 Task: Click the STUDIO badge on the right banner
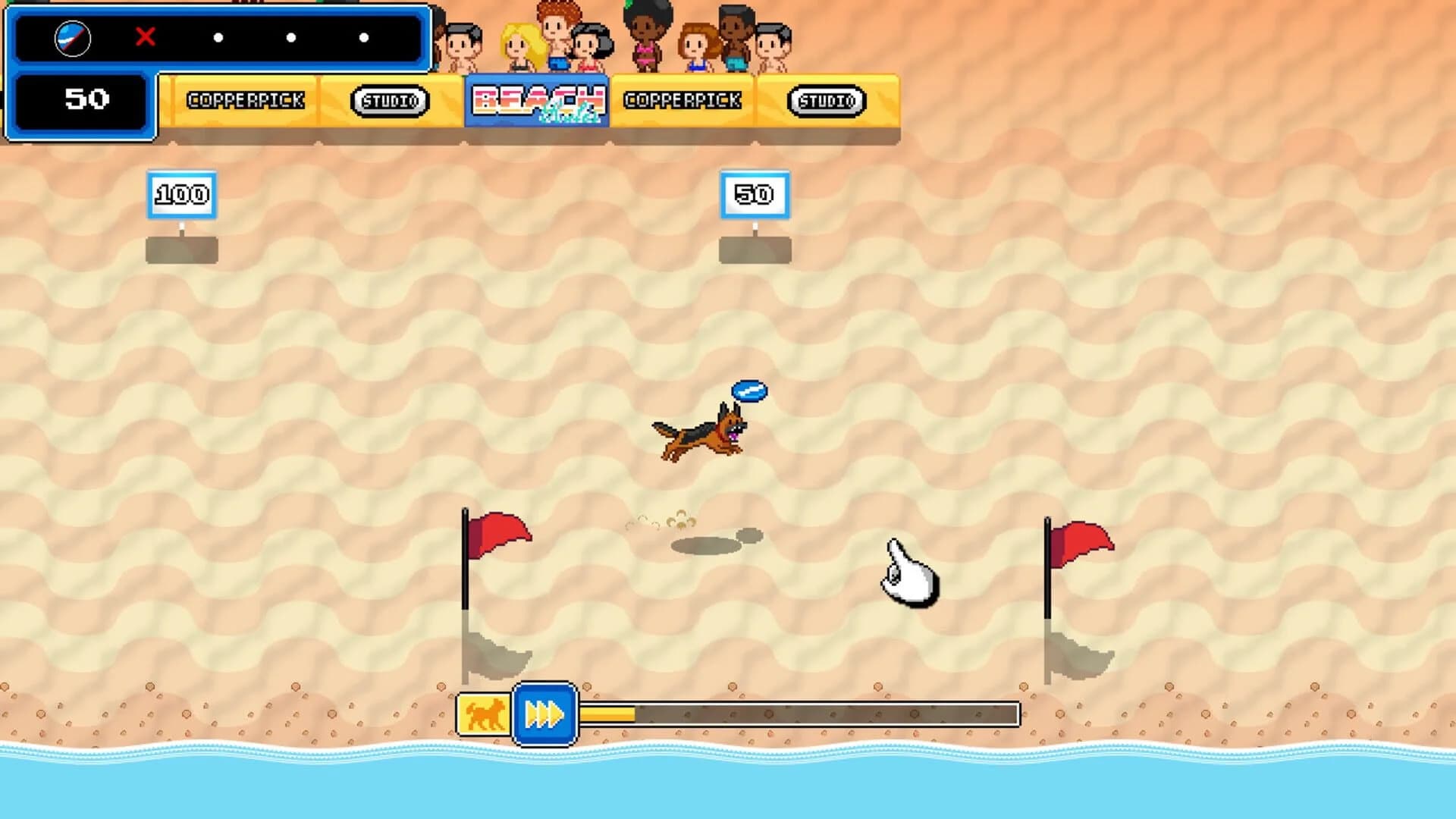[828, 99]
